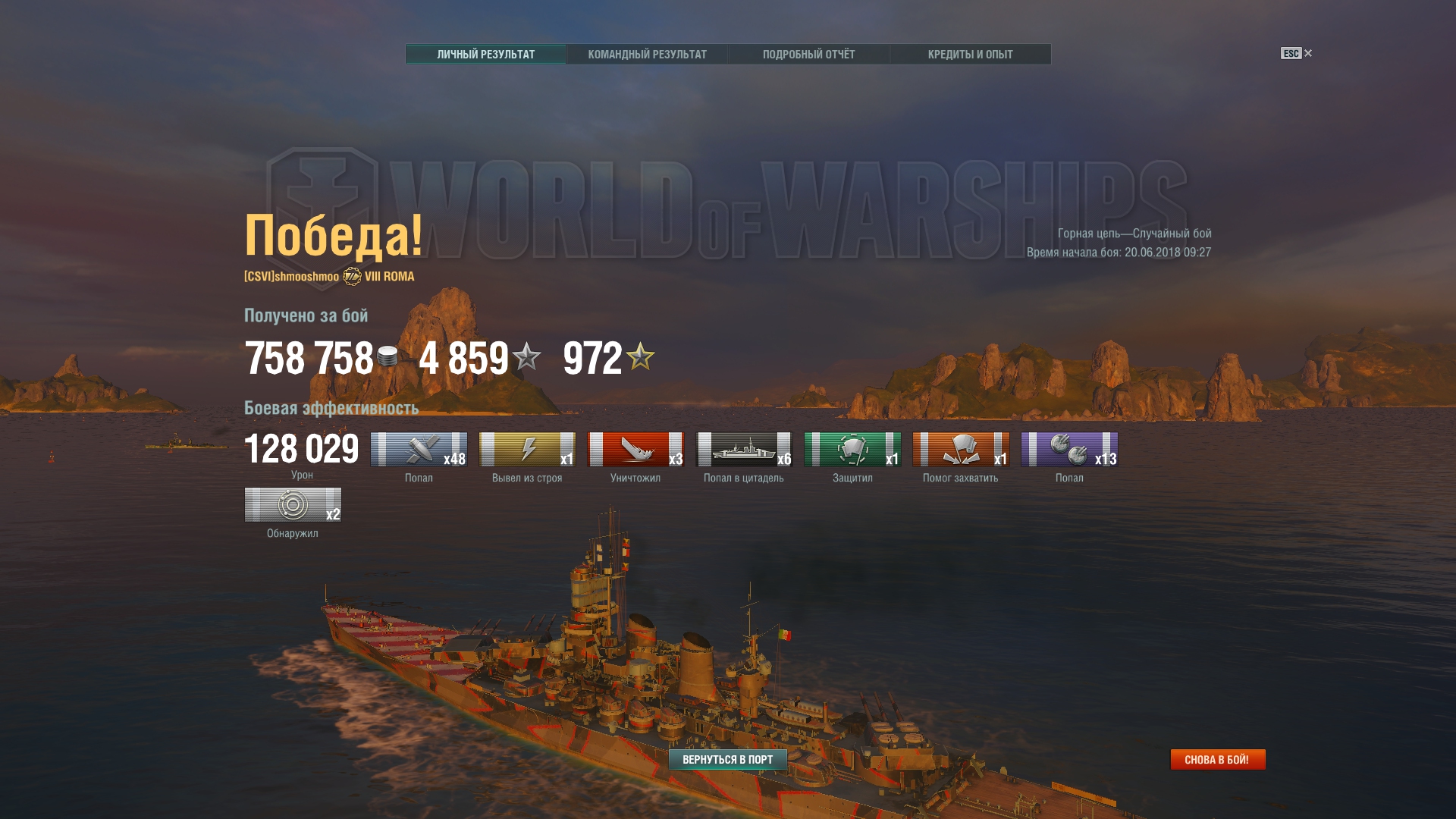Choose the Вывел из строя lightning ribbon

click(527, 450)
